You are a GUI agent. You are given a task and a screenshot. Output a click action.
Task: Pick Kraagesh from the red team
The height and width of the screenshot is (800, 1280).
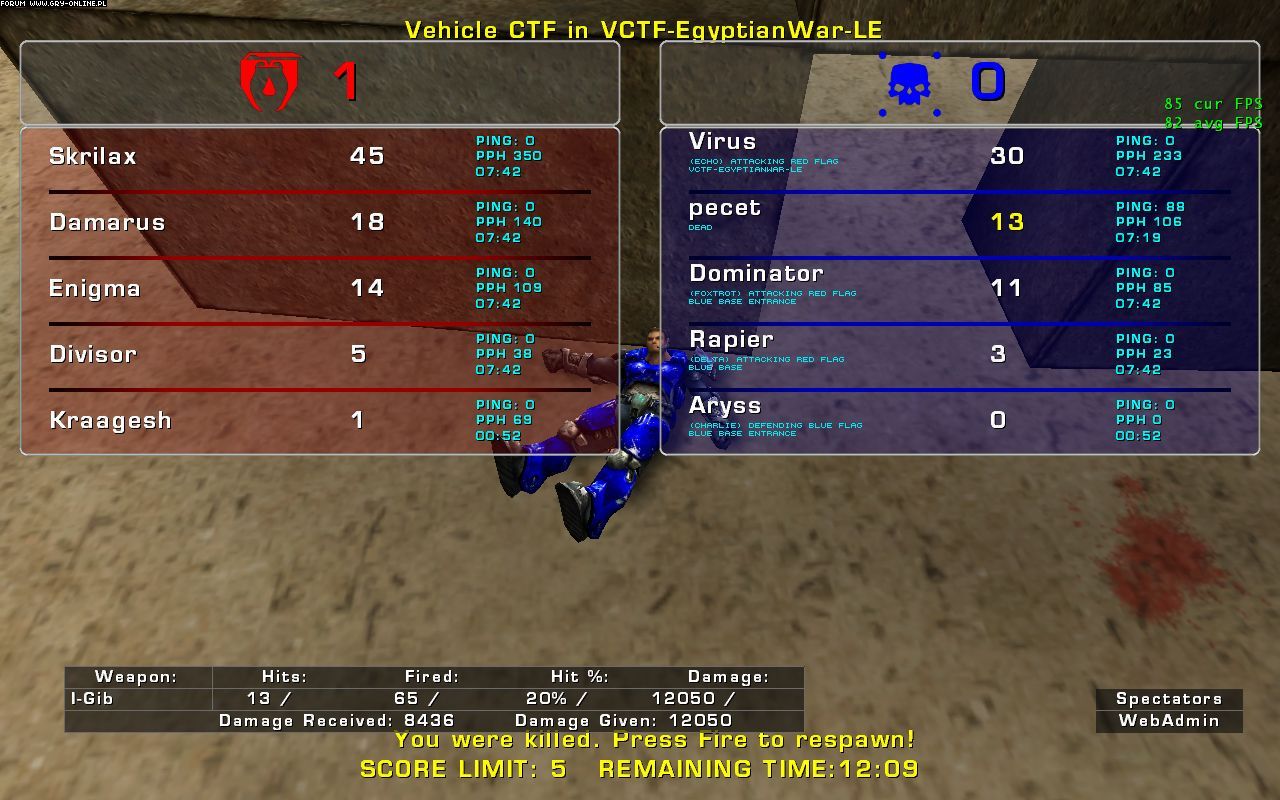[x=110, y=420]
